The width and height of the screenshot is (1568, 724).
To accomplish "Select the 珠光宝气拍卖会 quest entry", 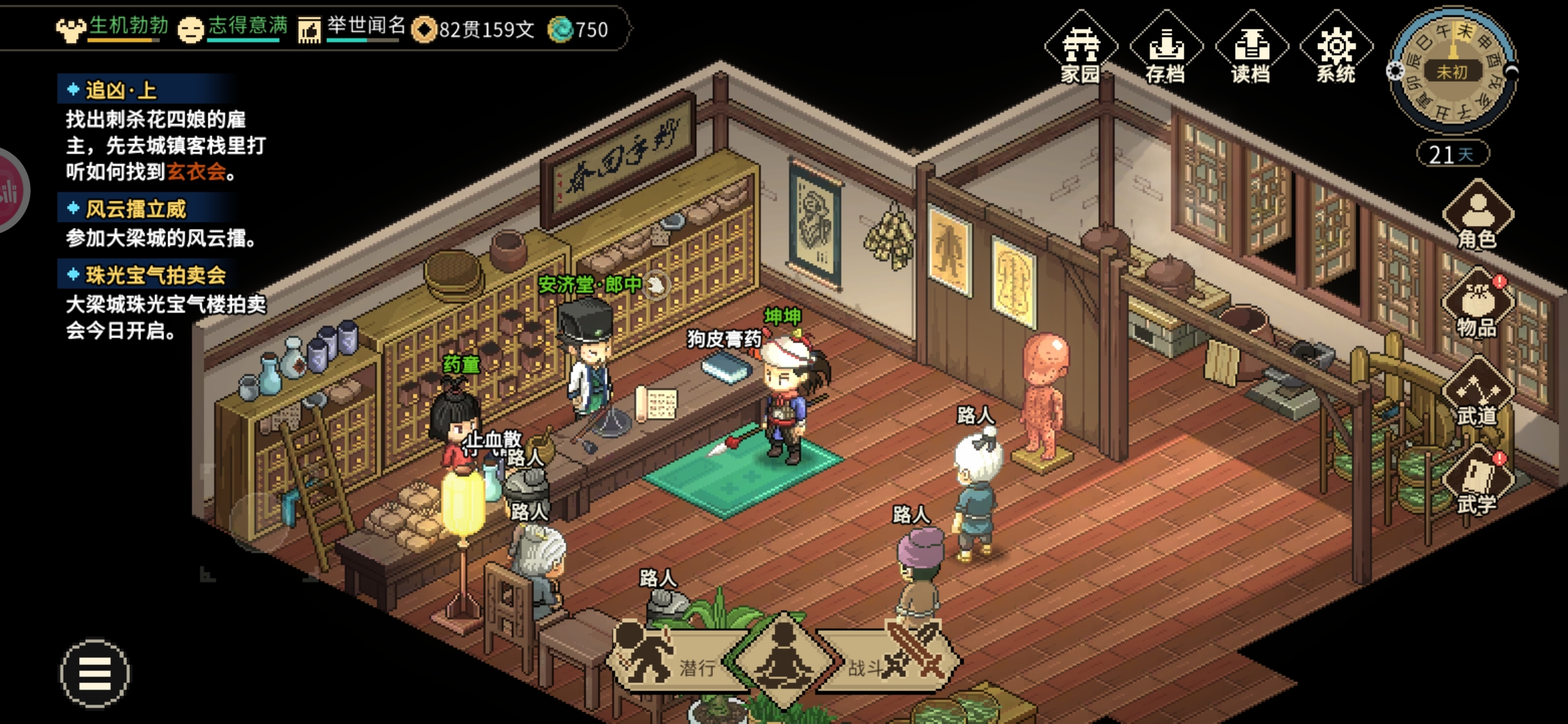I will coord(155,275).
